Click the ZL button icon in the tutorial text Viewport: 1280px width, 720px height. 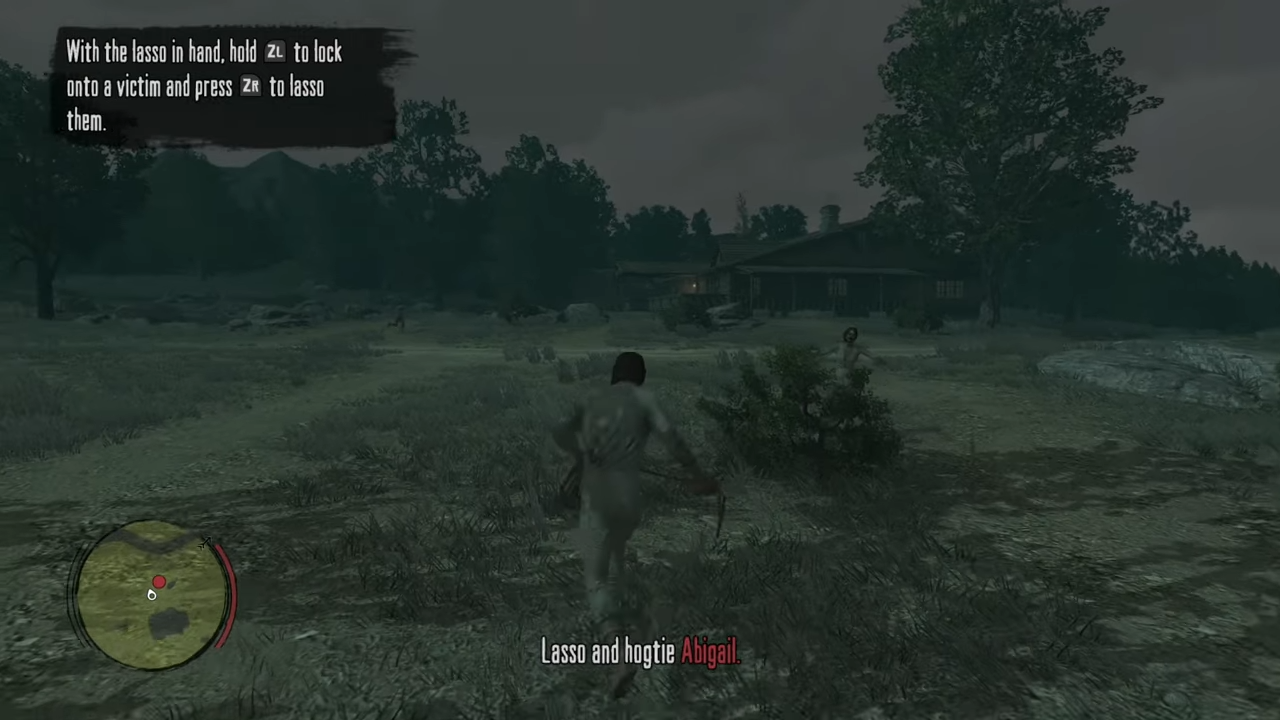coord(275,53)
